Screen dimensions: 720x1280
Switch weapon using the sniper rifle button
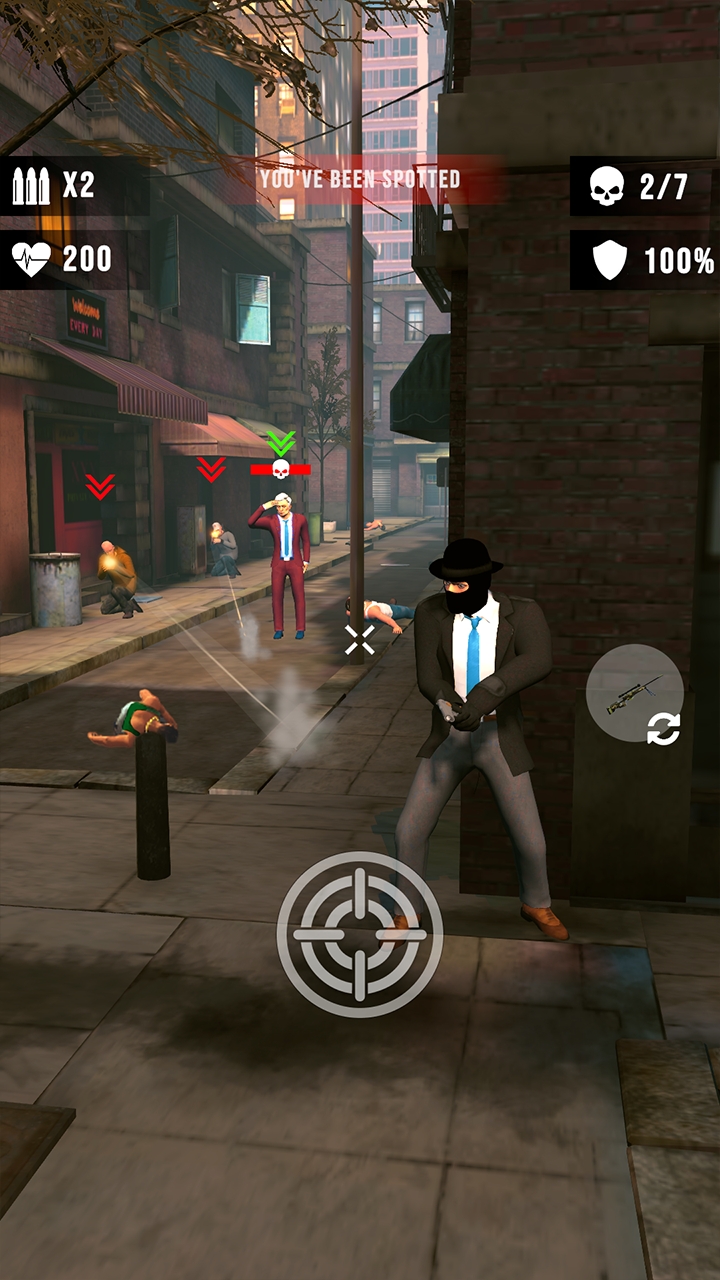tap(636, 695)
